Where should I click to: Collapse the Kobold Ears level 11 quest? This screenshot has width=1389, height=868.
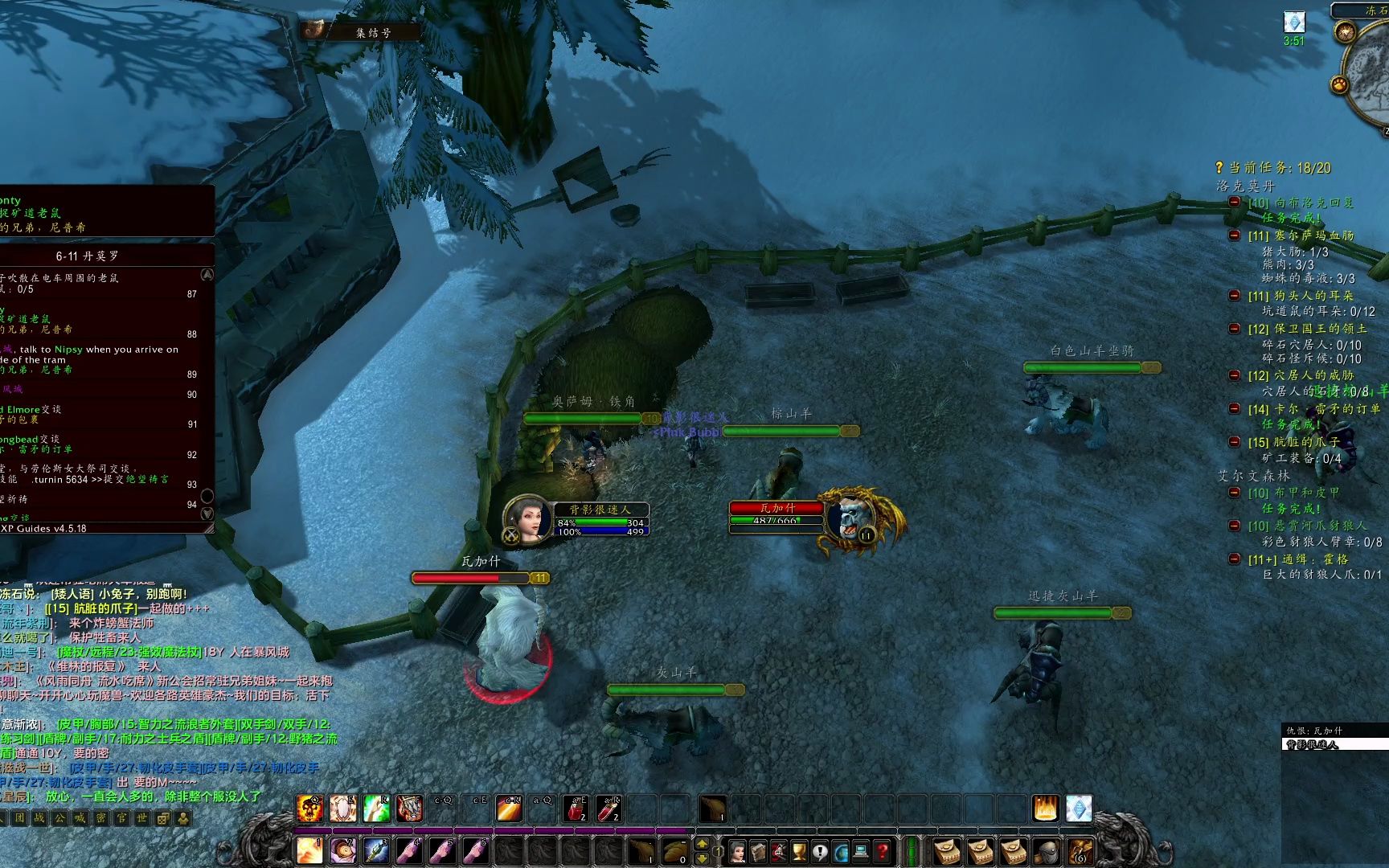coord(1235,296)
